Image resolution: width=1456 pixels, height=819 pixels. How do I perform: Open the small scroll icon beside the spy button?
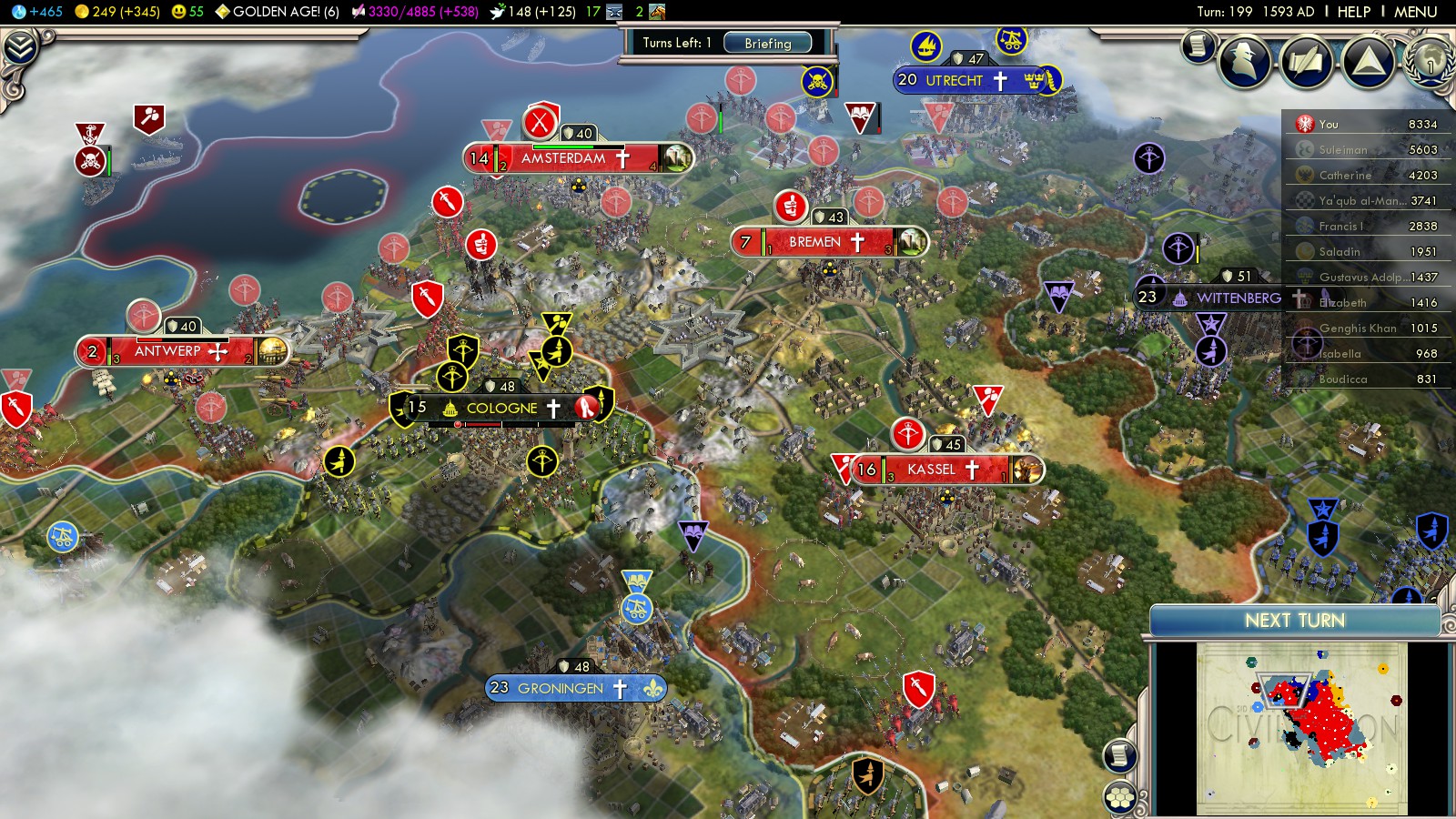click(x=1198, y=45)
